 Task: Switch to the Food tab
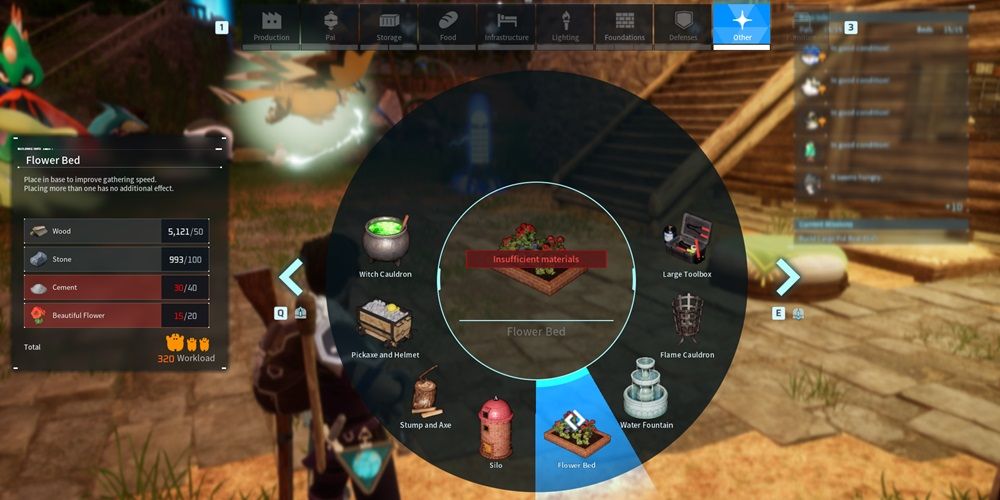(448, 26)
